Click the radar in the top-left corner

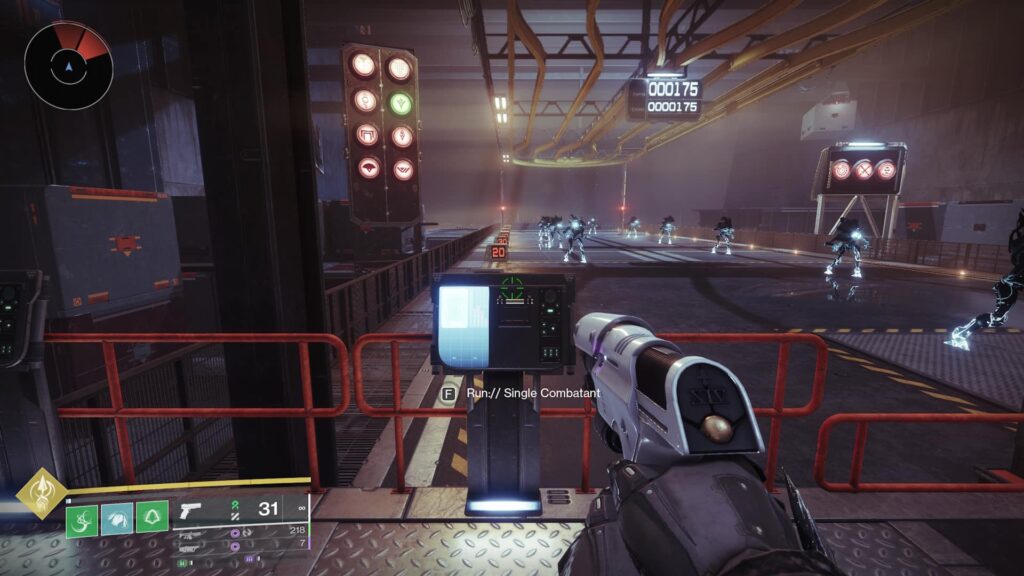point(68,65)
